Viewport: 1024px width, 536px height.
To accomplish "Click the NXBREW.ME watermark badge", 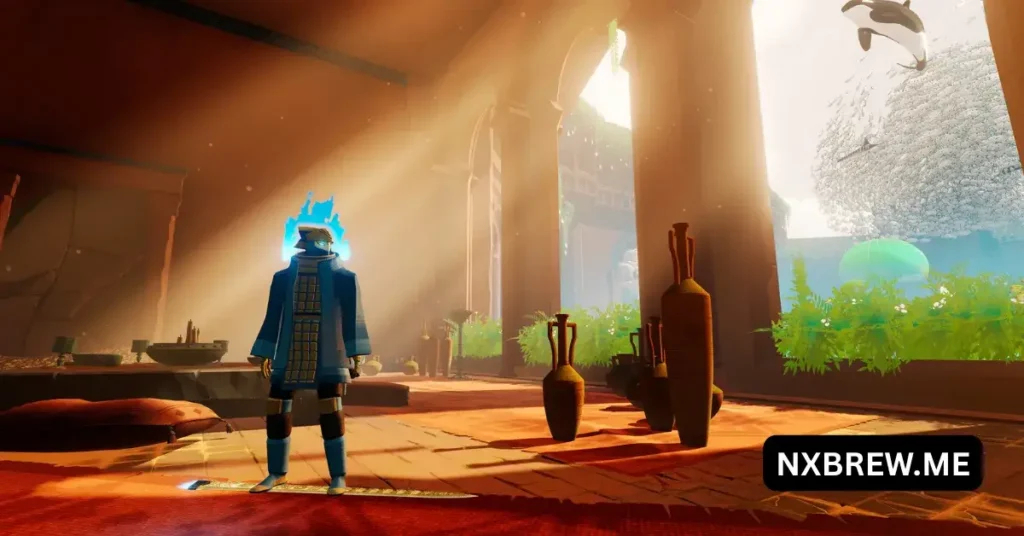I will point(872,463).
